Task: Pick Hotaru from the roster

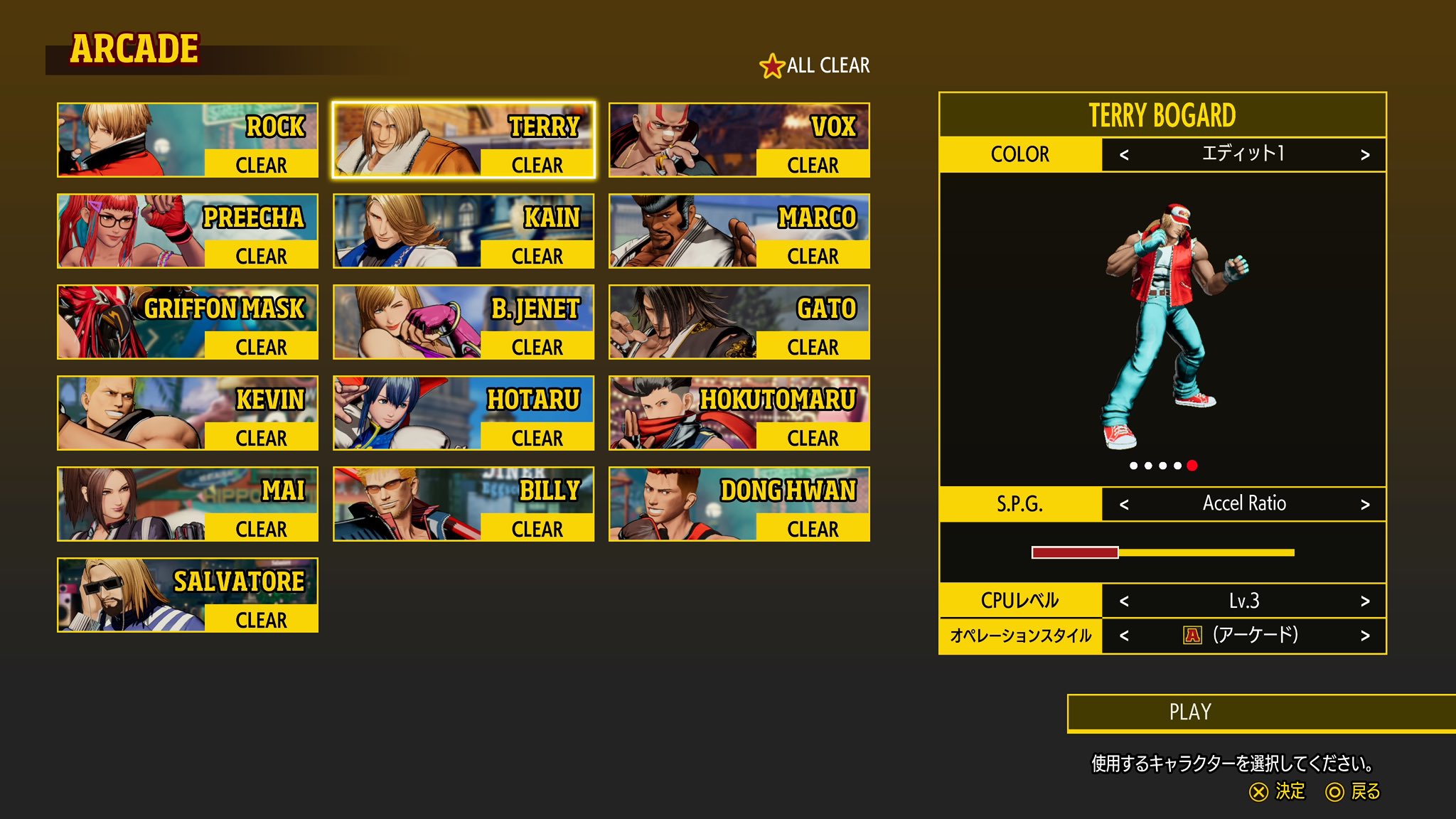Action: [464, 413]
